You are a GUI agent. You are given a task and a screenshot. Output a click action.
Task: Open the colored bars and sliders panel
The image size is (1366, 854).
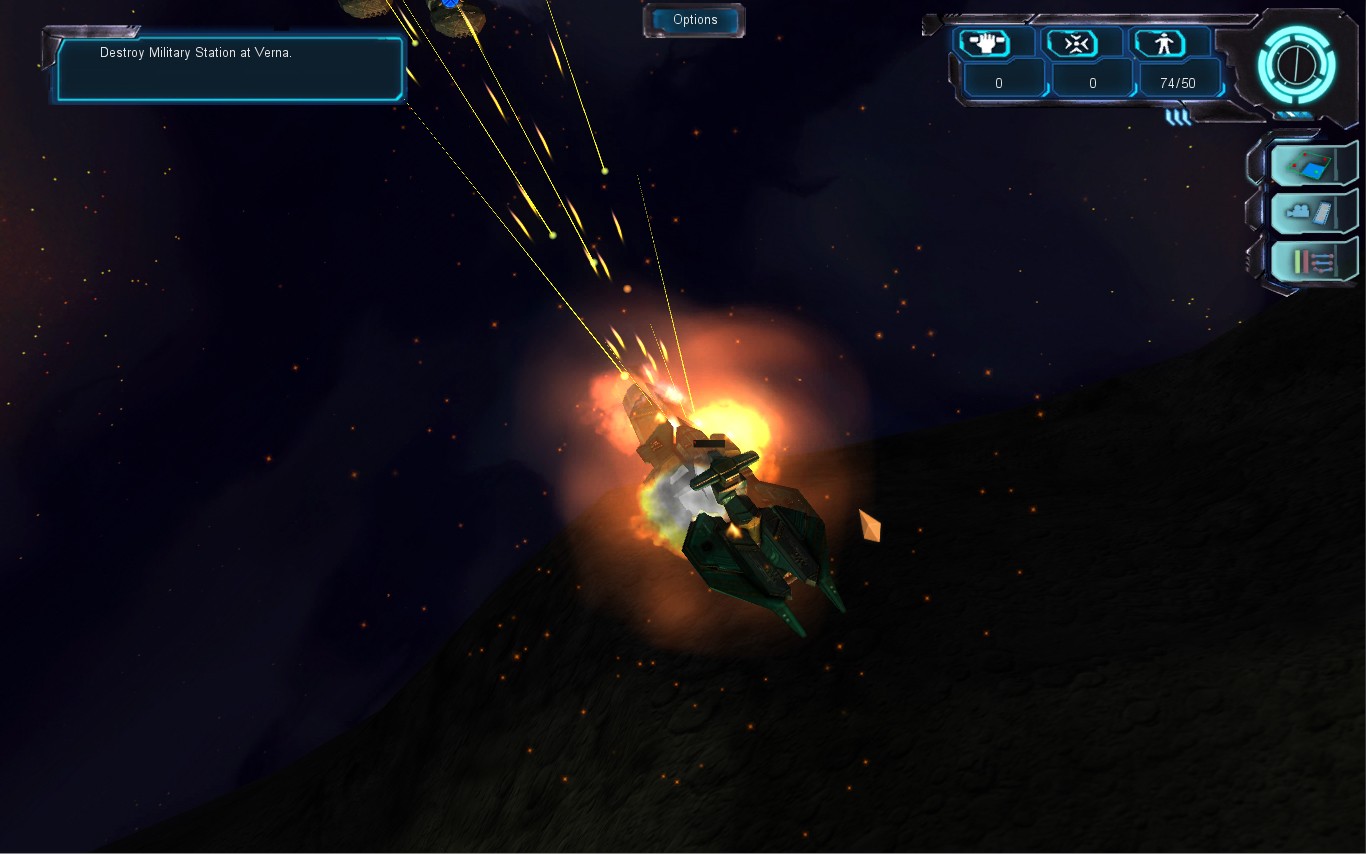tap(1313, 261)
